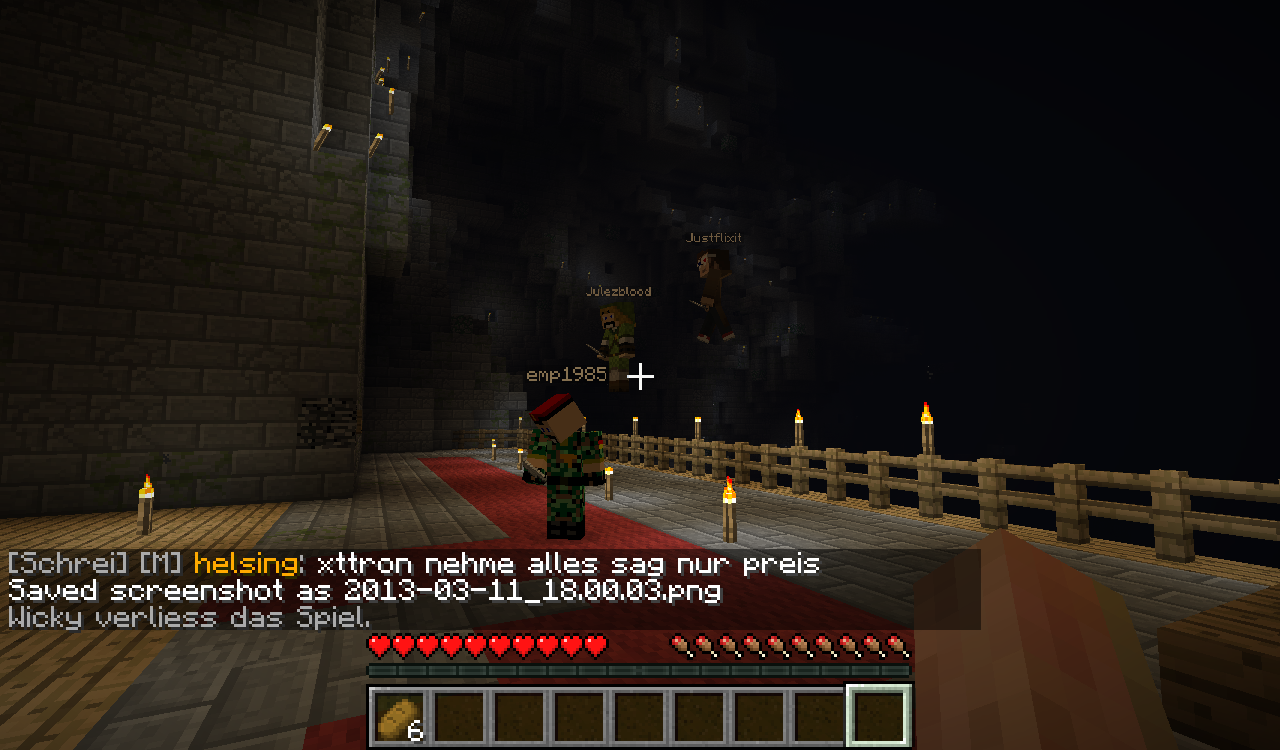Click the highlighted empty hotbar slot
Viewport: 1280px width, 750px height.
879,716
